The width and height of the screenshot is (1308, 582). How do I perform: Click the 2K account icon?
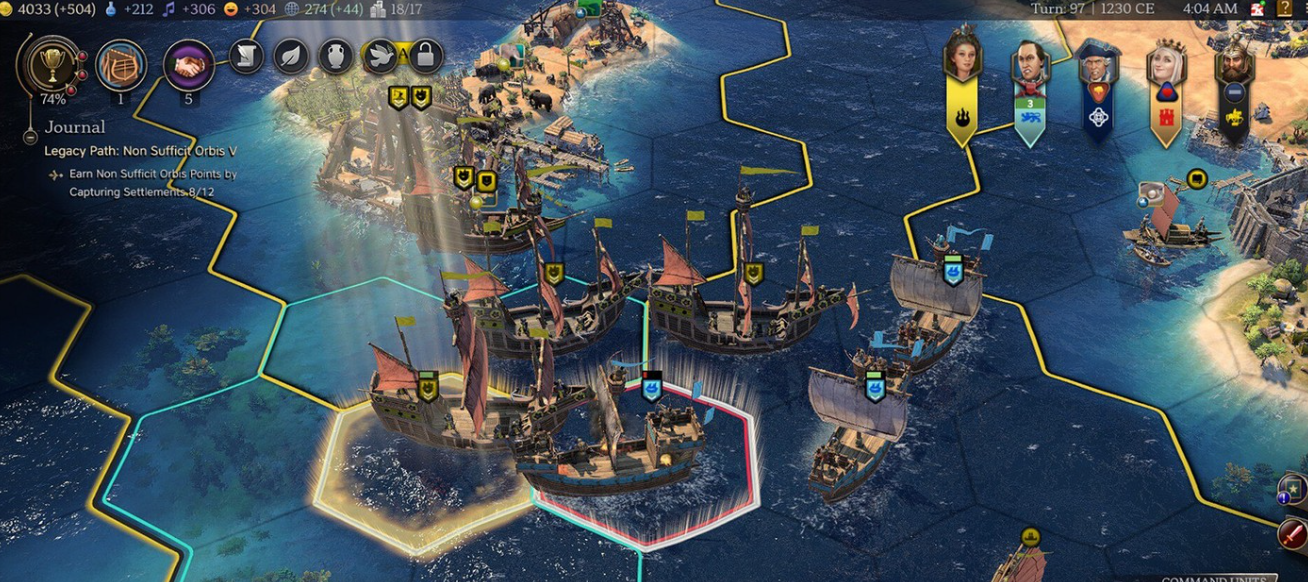pos(1259,9)
